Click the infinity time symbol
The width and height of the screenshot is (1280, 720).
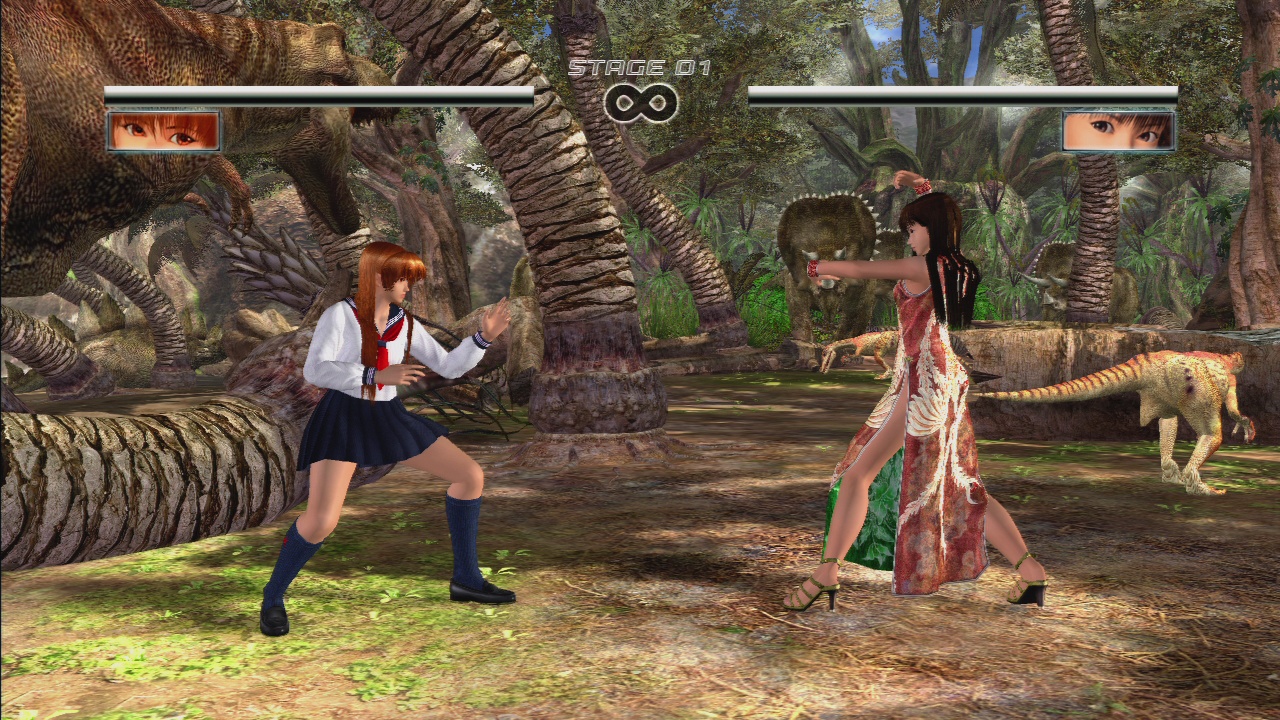[643, 100]
